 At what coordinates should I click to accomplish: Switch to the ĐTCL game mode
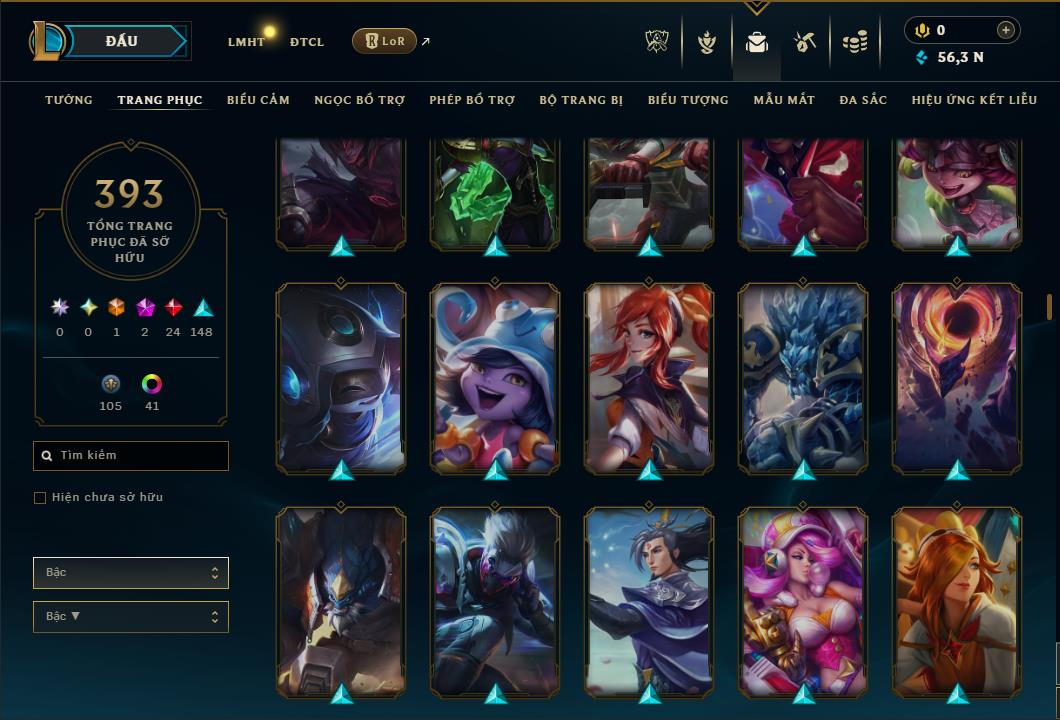(307, 42)
